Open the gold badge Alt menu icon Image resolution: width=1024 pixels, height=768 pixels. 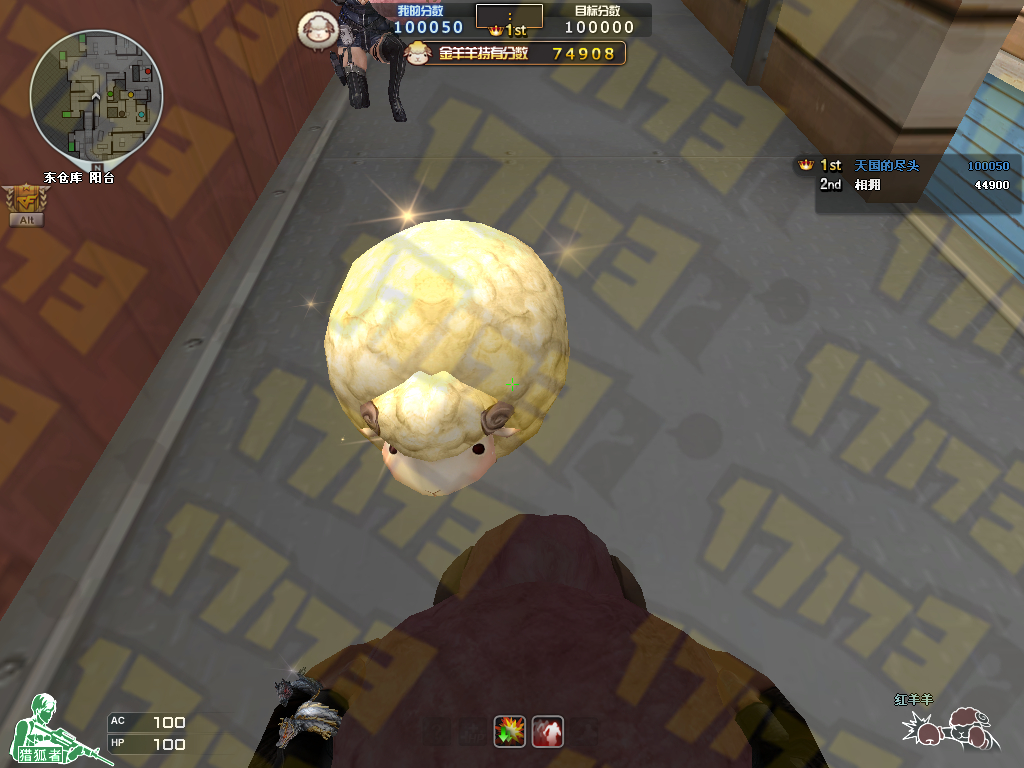point(25,205)
